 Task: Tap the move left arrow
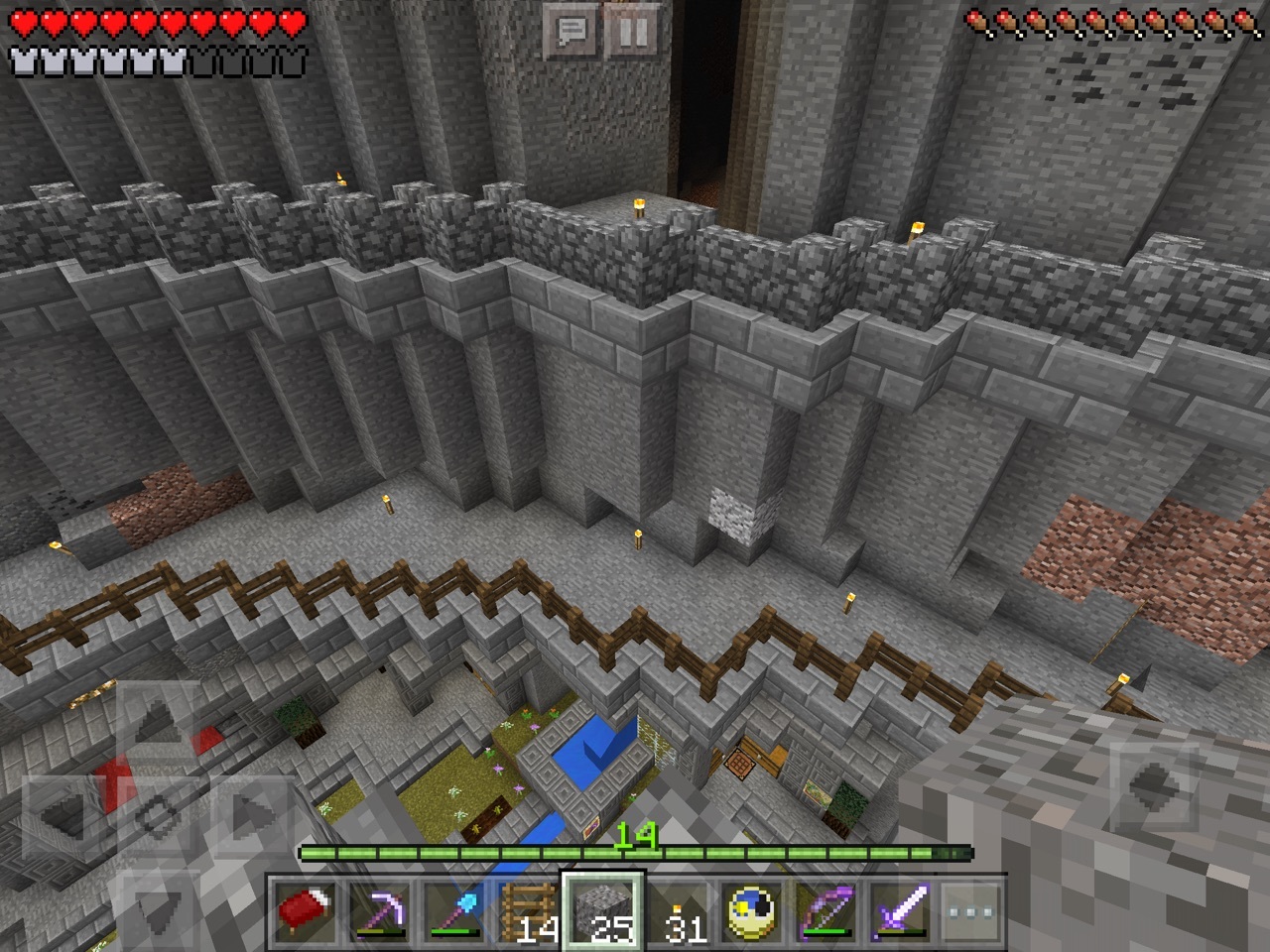63,815
